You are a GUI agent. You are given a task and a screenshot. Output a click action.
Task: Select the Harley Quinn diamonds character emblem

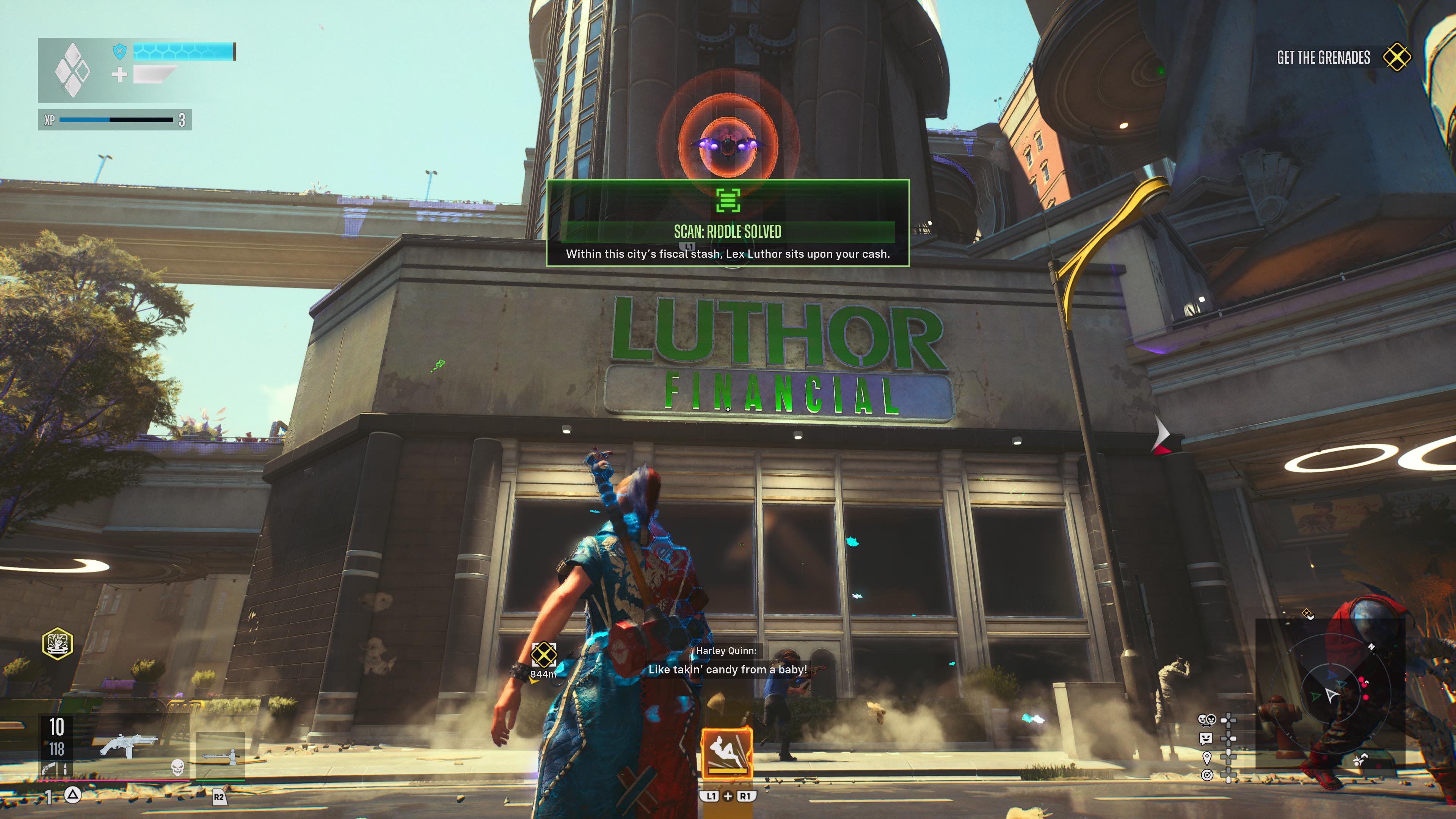[72, 70]
